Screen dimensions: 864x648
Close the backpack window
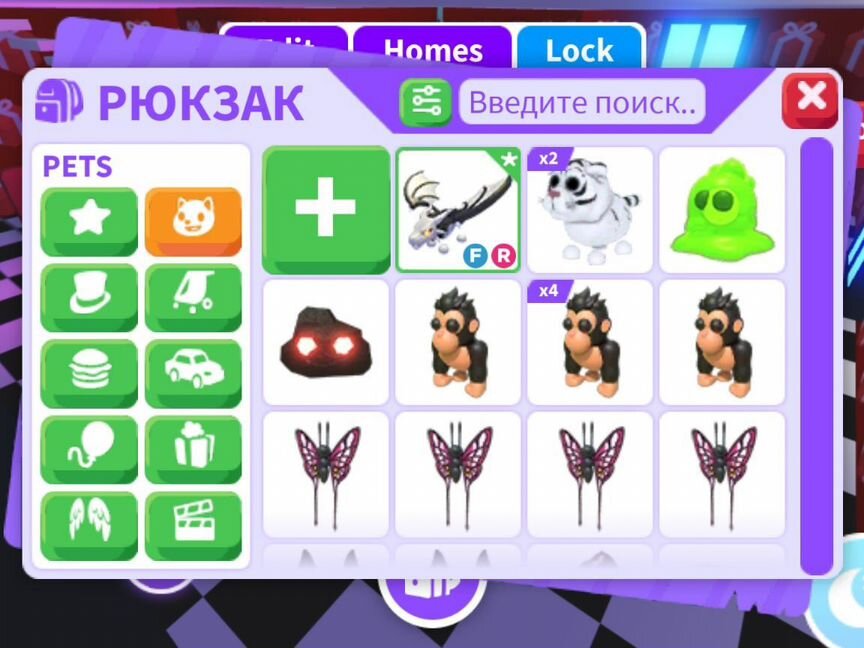810,98
